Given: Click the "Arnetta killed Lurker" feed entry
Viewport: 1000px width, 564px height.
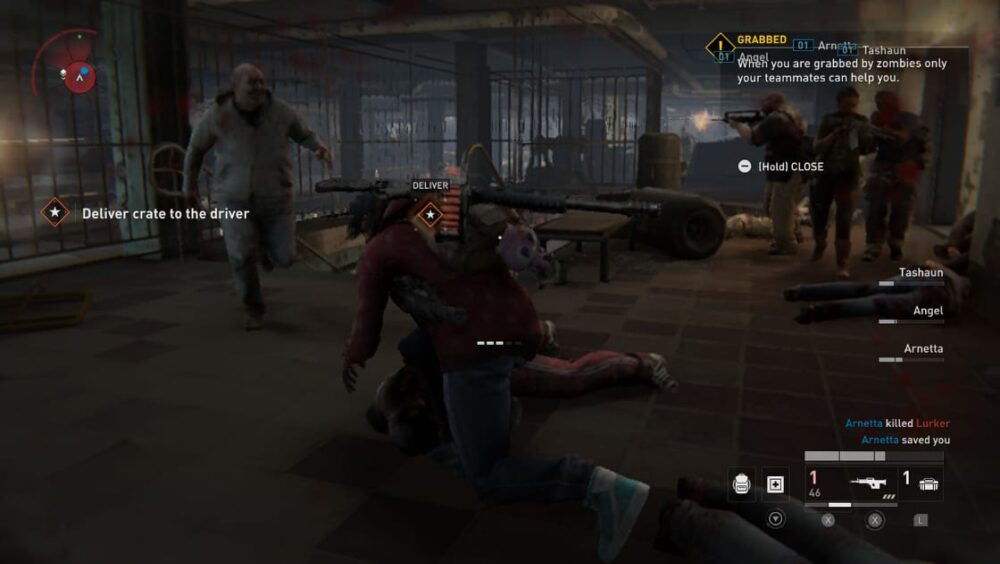Looking at the screenshot, I should (897, 423).
